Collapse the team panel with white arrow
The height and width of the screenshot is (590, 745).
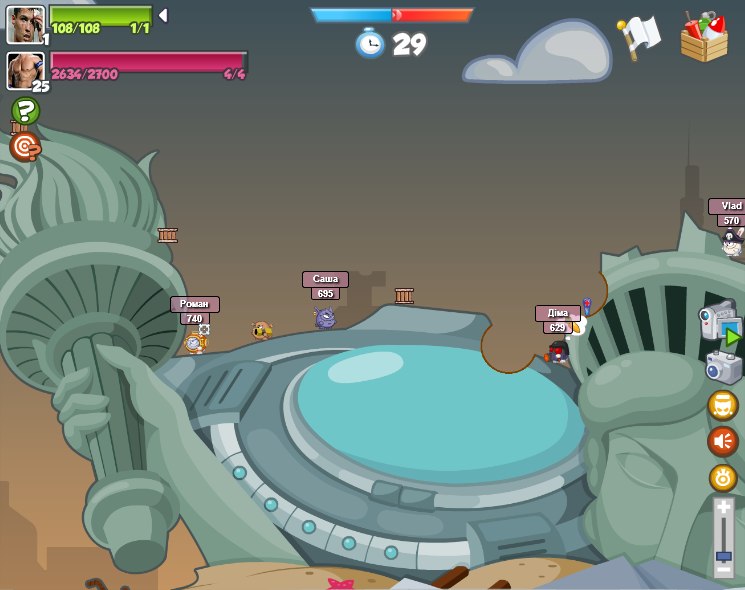pyautogui.click(x=163, y=15)
